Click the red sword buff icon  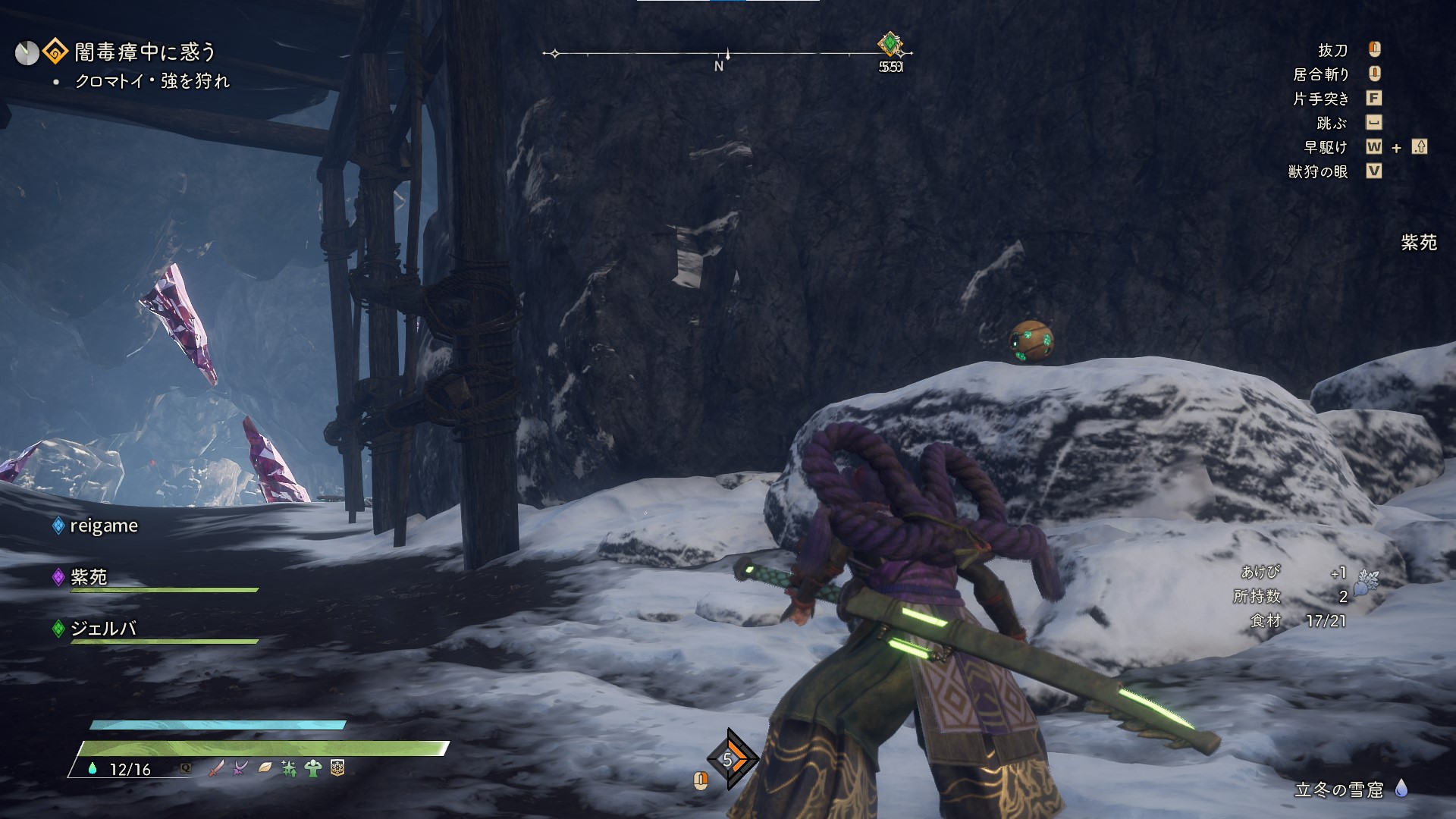(216, 768)
